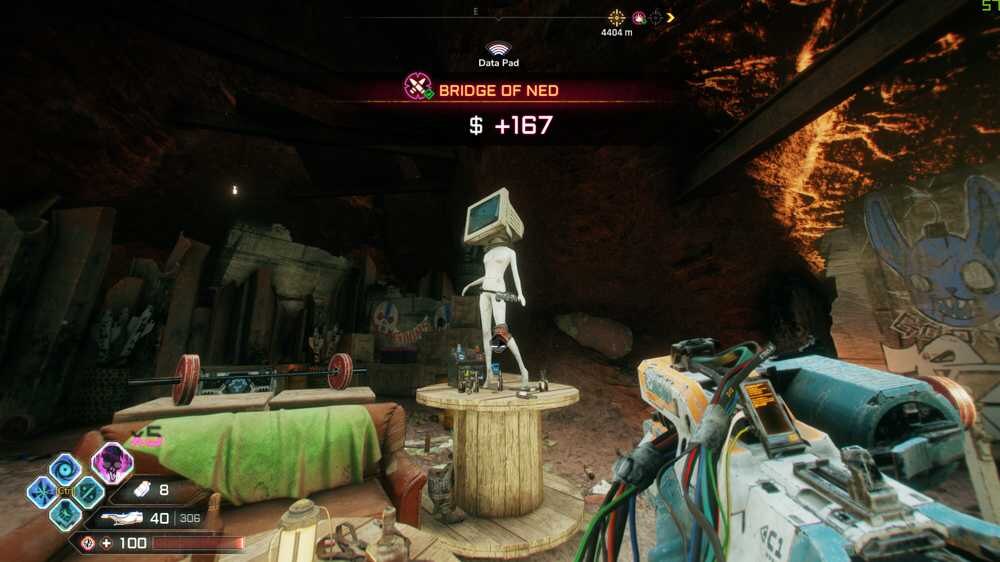Select the blue vortex ability icon
Viewport: 1000px width, 562px height.
[x=66, y=468]
